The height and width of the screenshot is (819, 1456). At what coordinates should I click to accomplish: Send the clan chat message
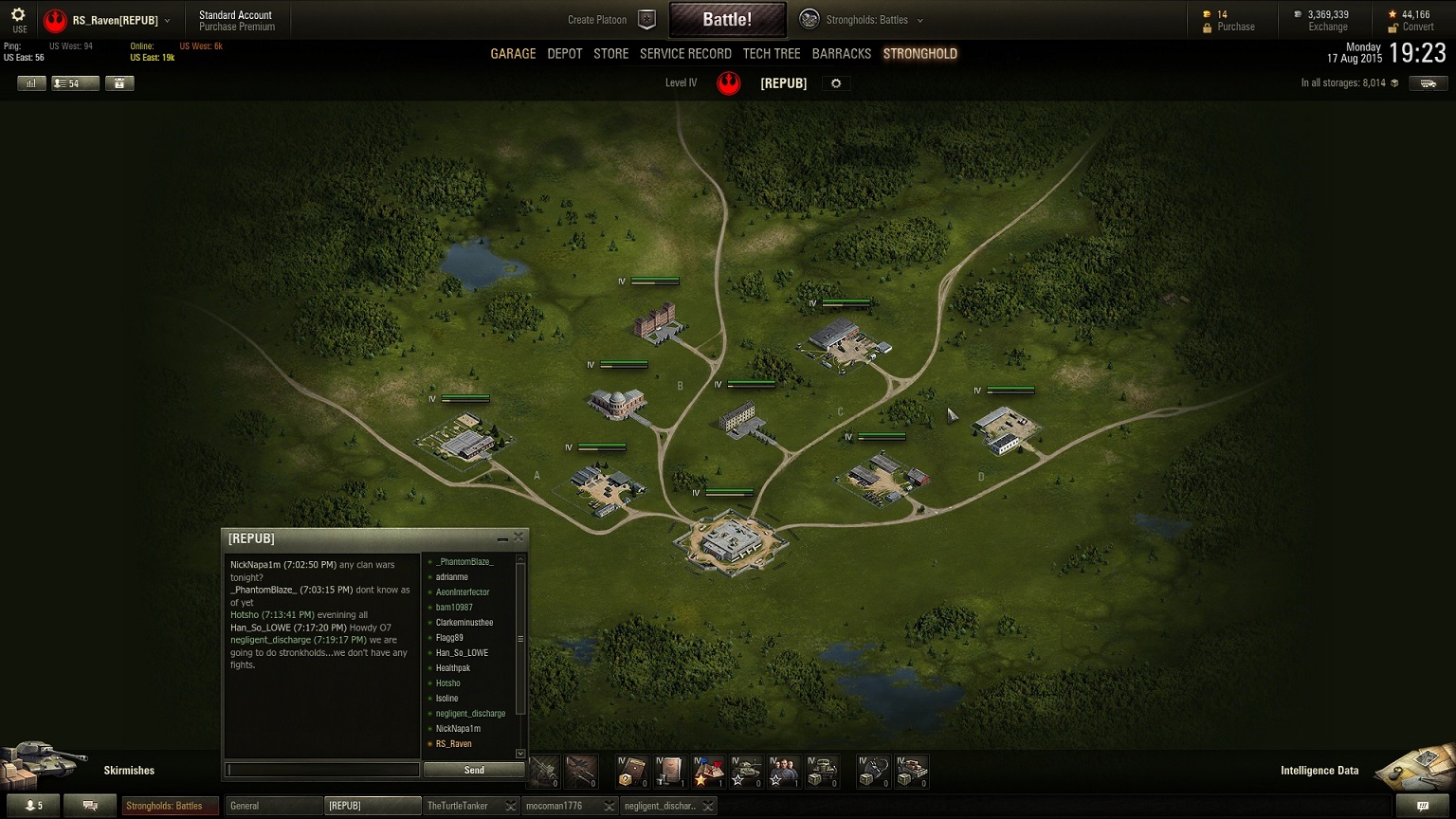(x=474, y=770)
